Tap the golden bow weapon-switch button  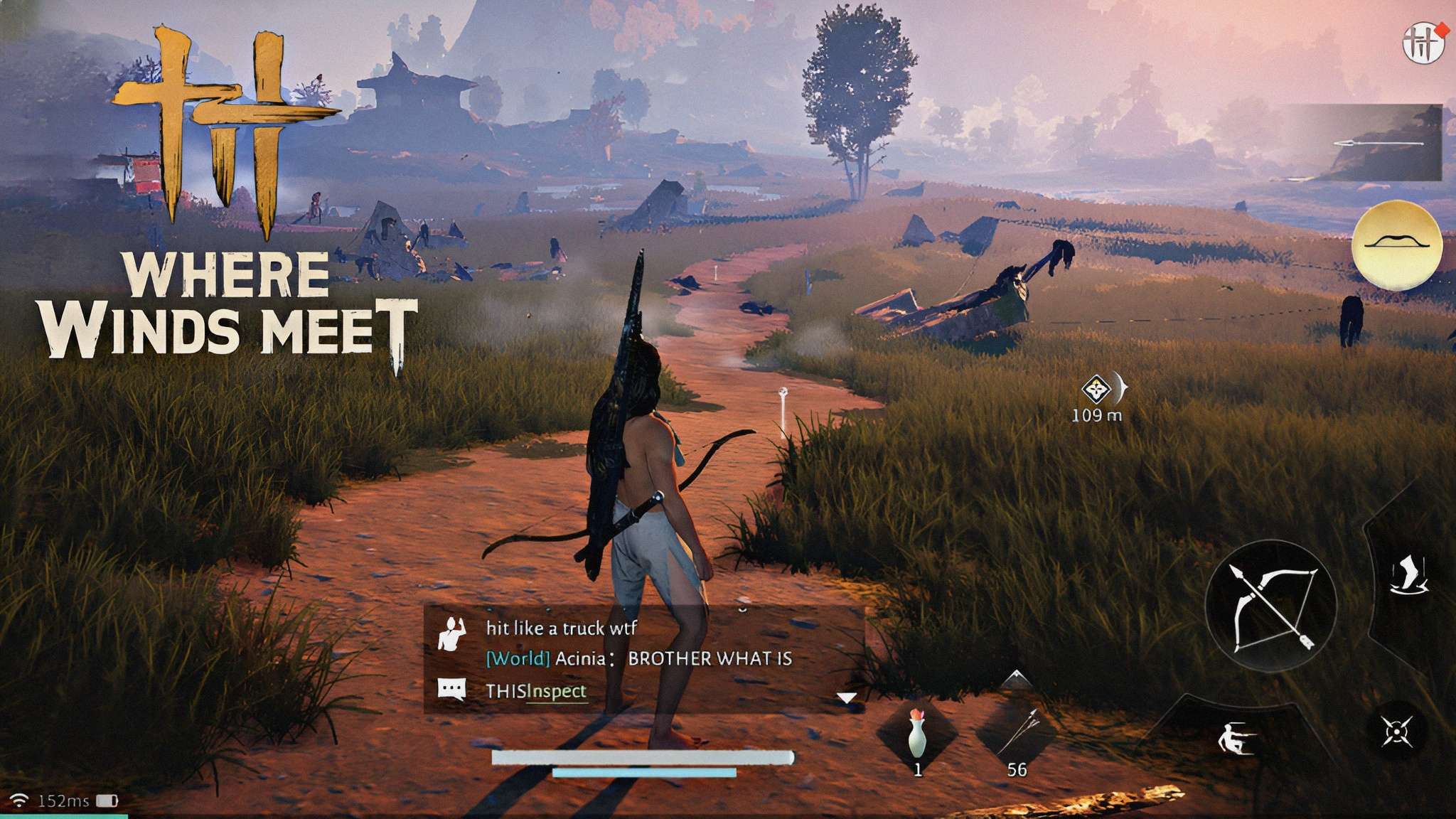[1397, 245]
